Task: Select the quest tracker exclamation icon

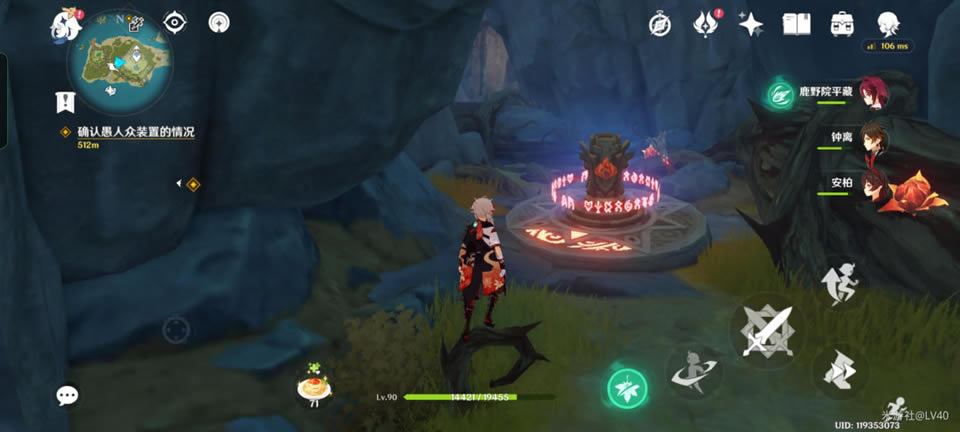Action: (x=65, y=101)
